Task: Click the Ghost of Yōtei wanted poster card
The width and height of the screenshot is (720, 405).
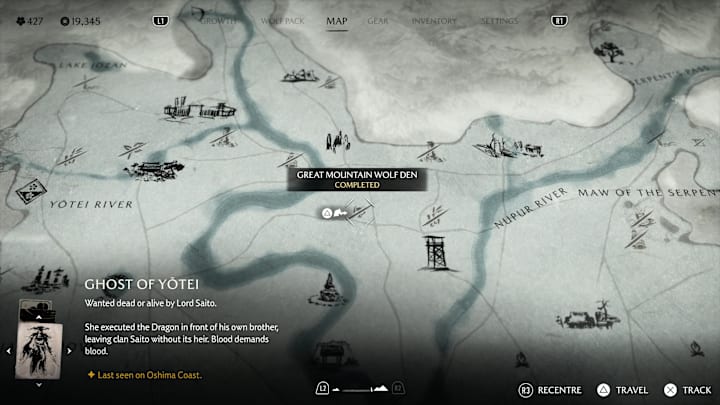Action: pyautogui.click(x=39, y=350)
